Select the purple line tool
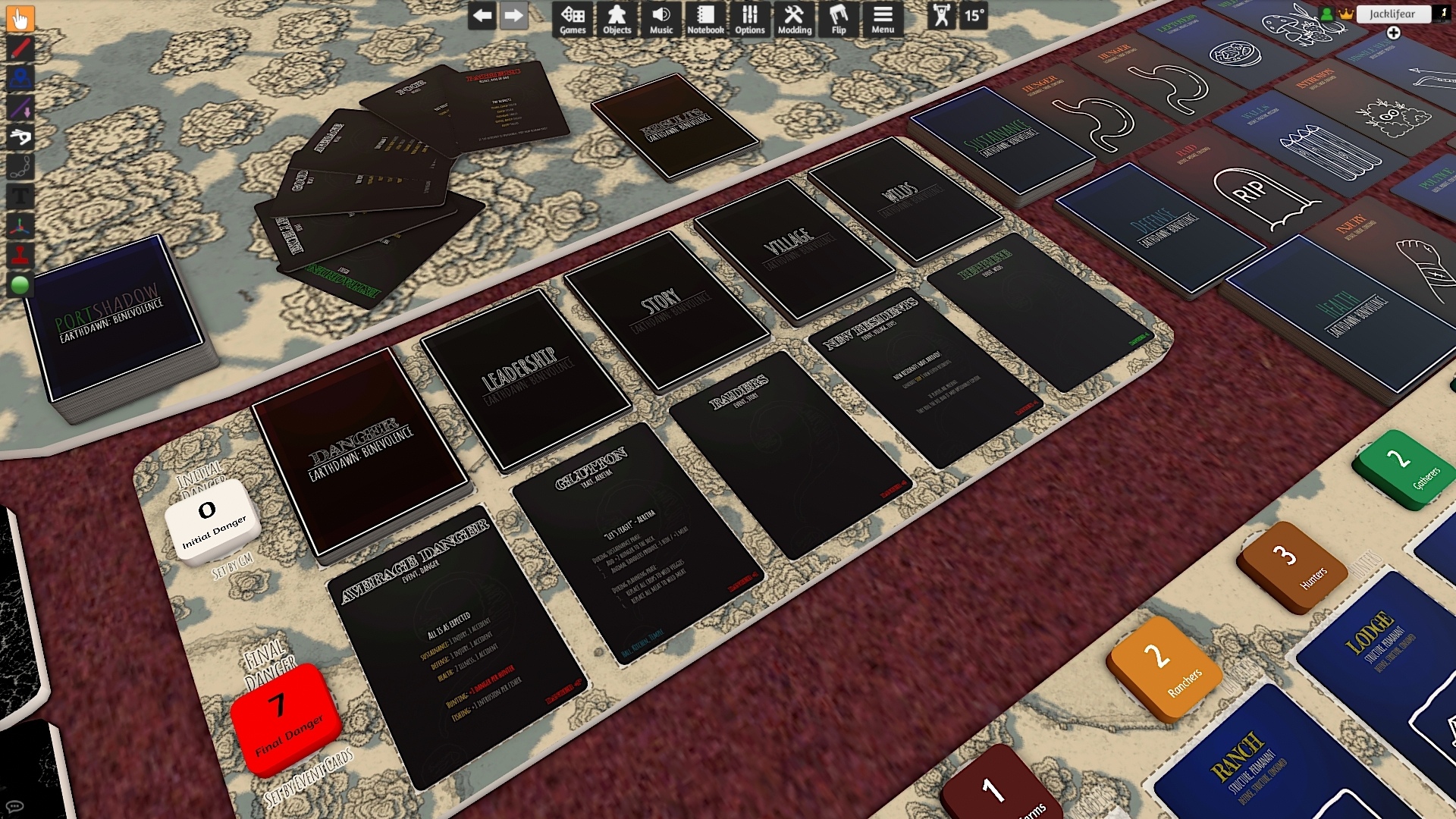 [20, 108]
